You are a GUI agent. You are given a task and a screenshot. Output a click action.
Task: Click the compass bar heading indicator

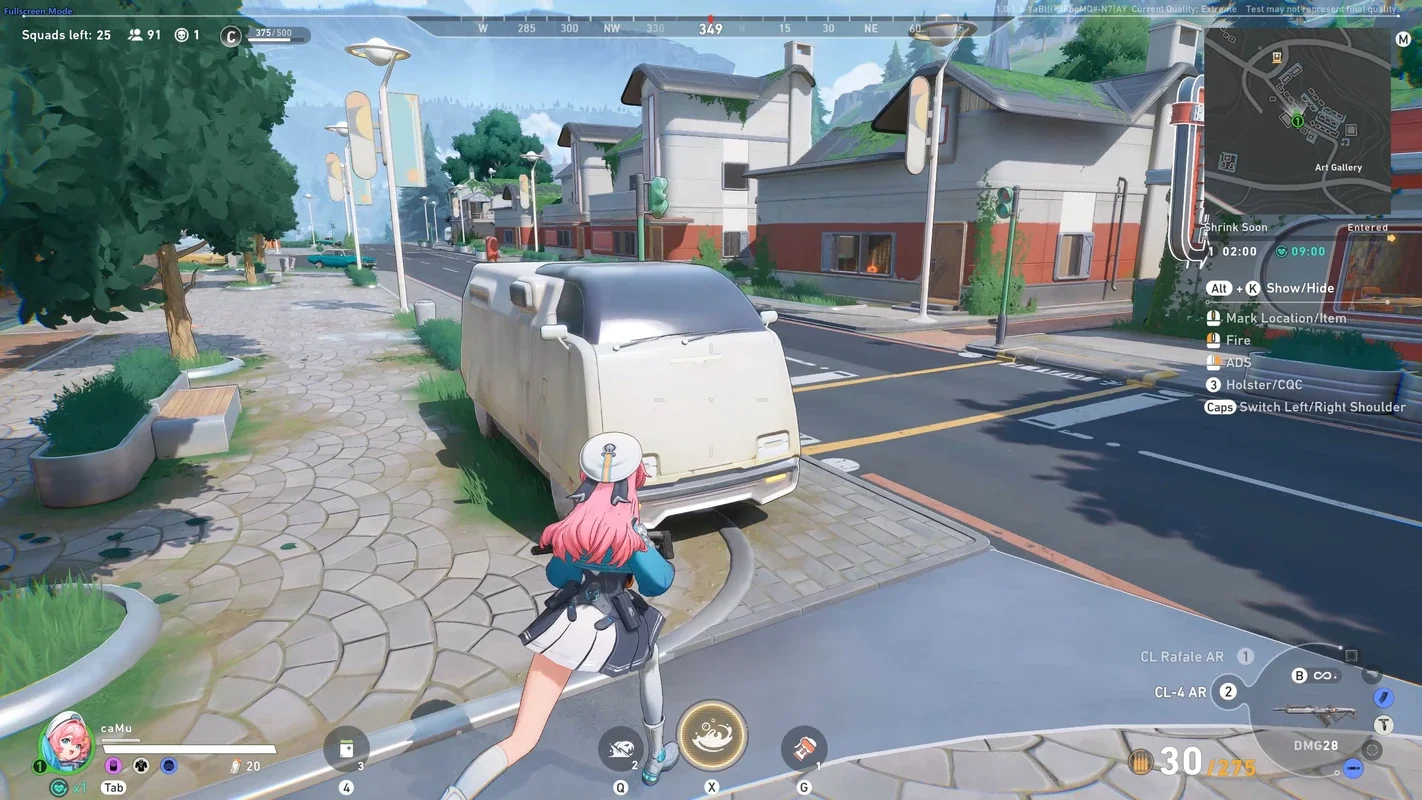[x=710, y=28]
